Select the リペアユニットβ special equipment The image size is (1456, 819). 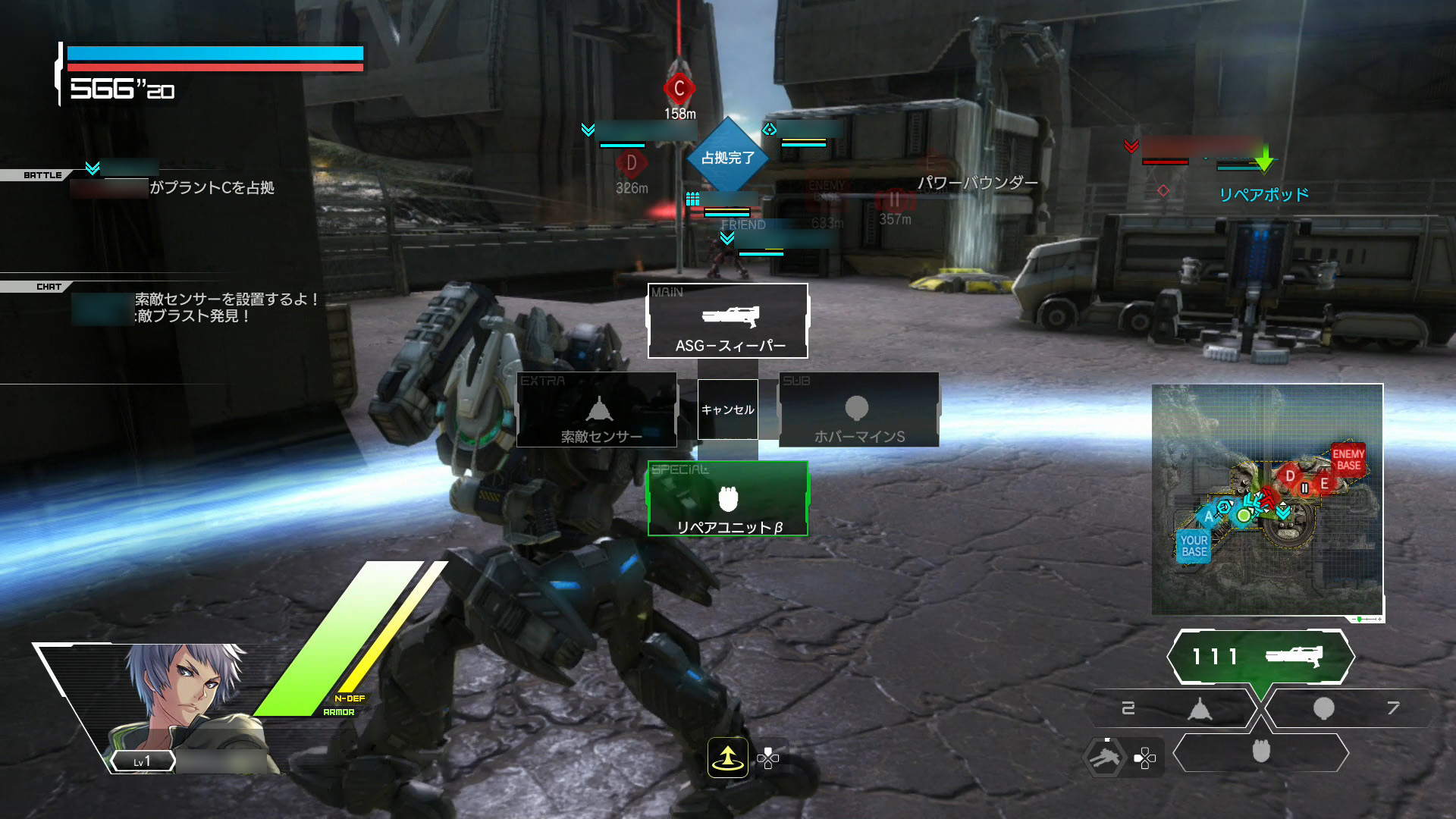[728, 499]
